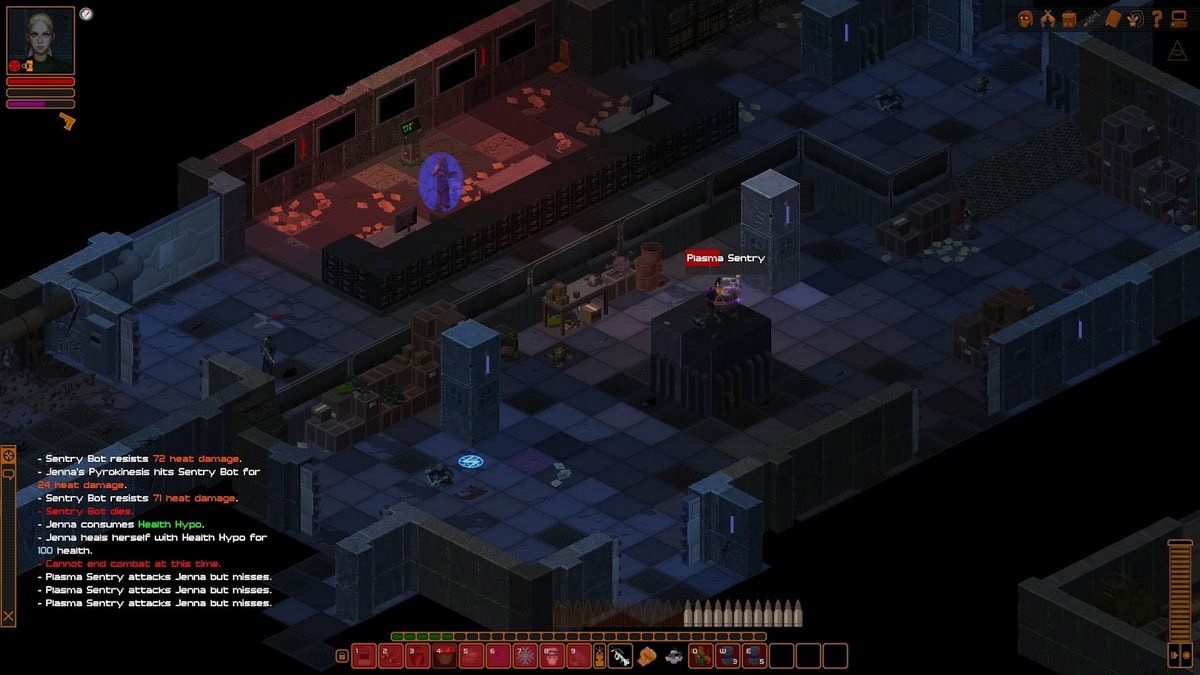
Task: Open the combat stats crossed-pistols icon
Action: 1047,18
